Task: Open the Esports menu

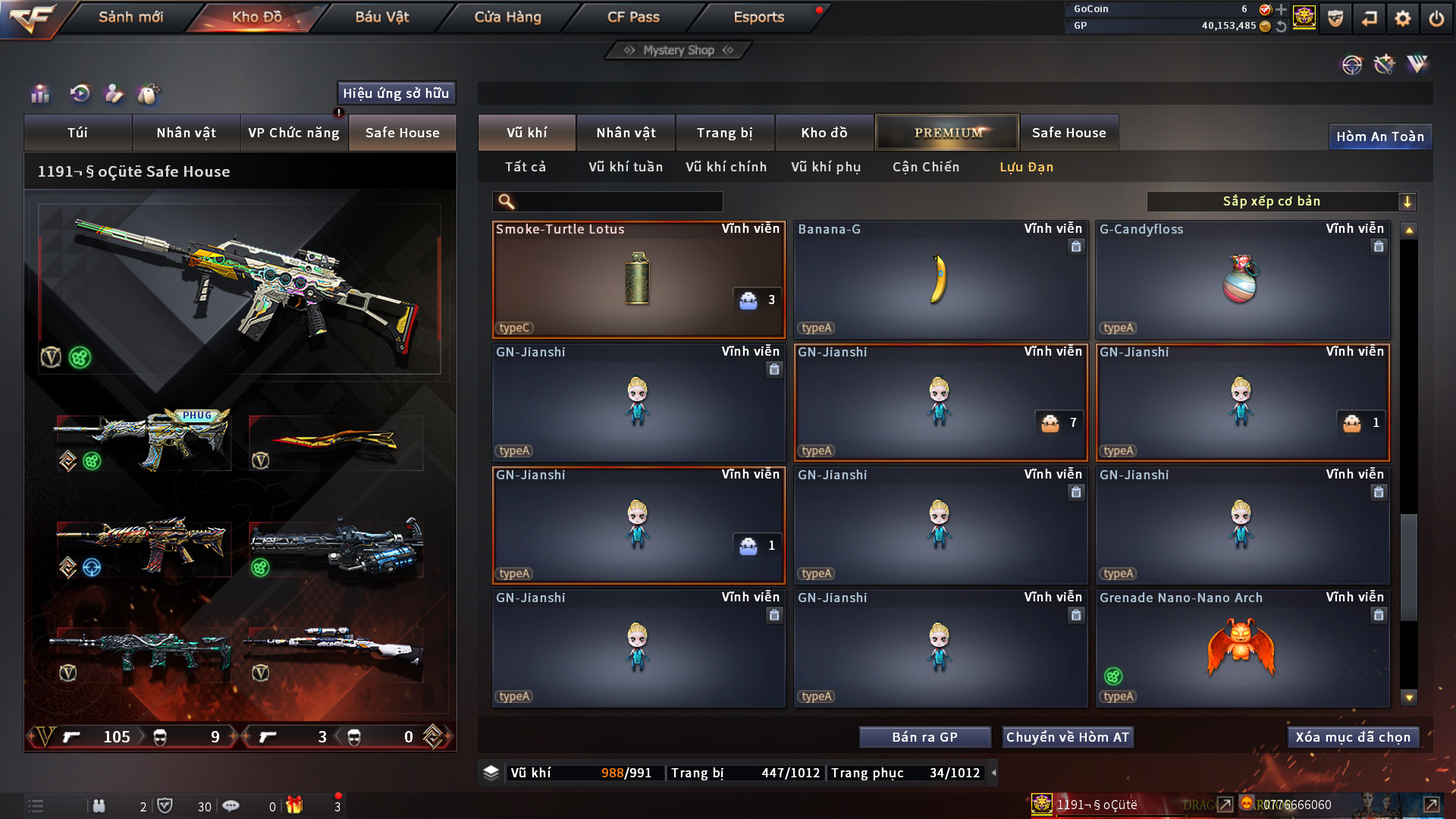Action: 758,17
